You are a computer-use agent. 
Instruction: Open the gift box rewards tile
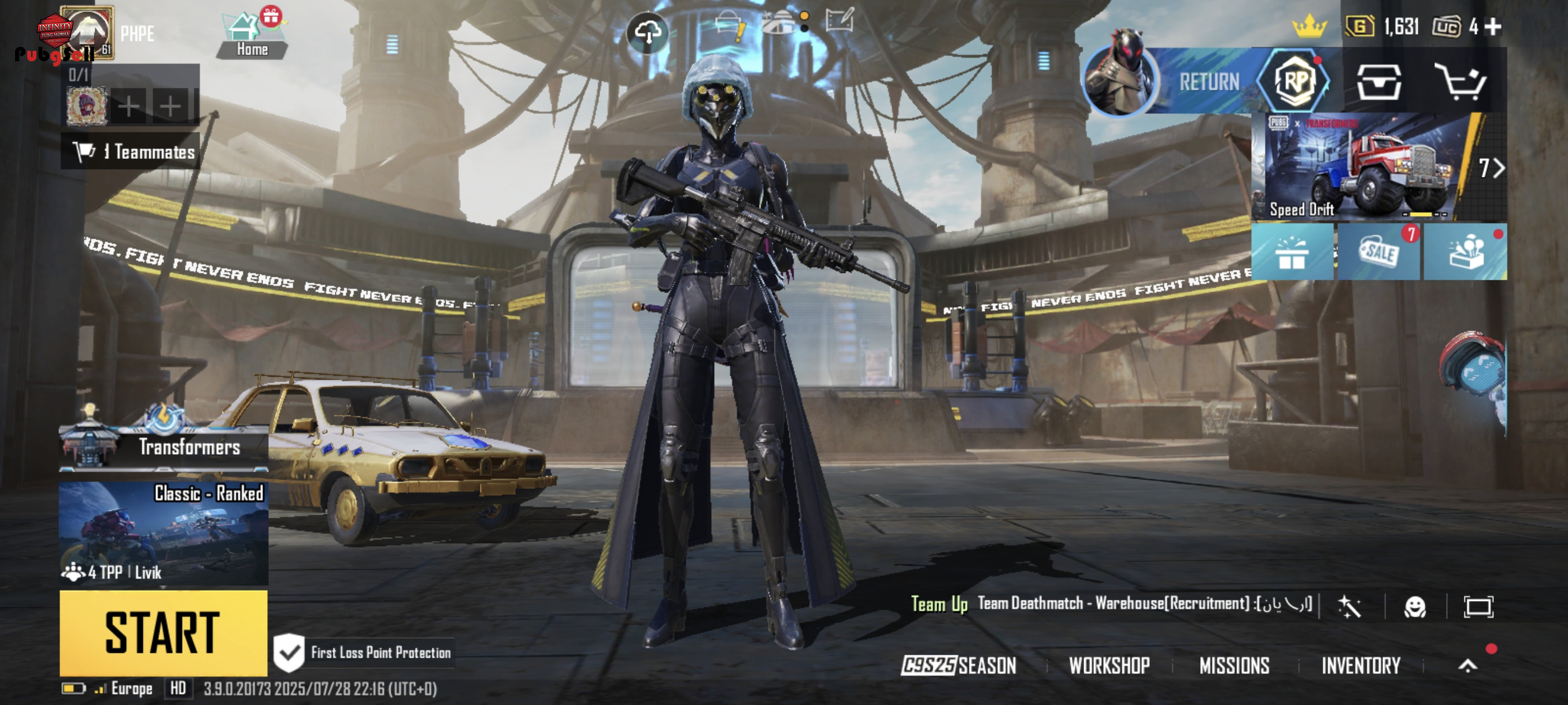coord(1292,253)
